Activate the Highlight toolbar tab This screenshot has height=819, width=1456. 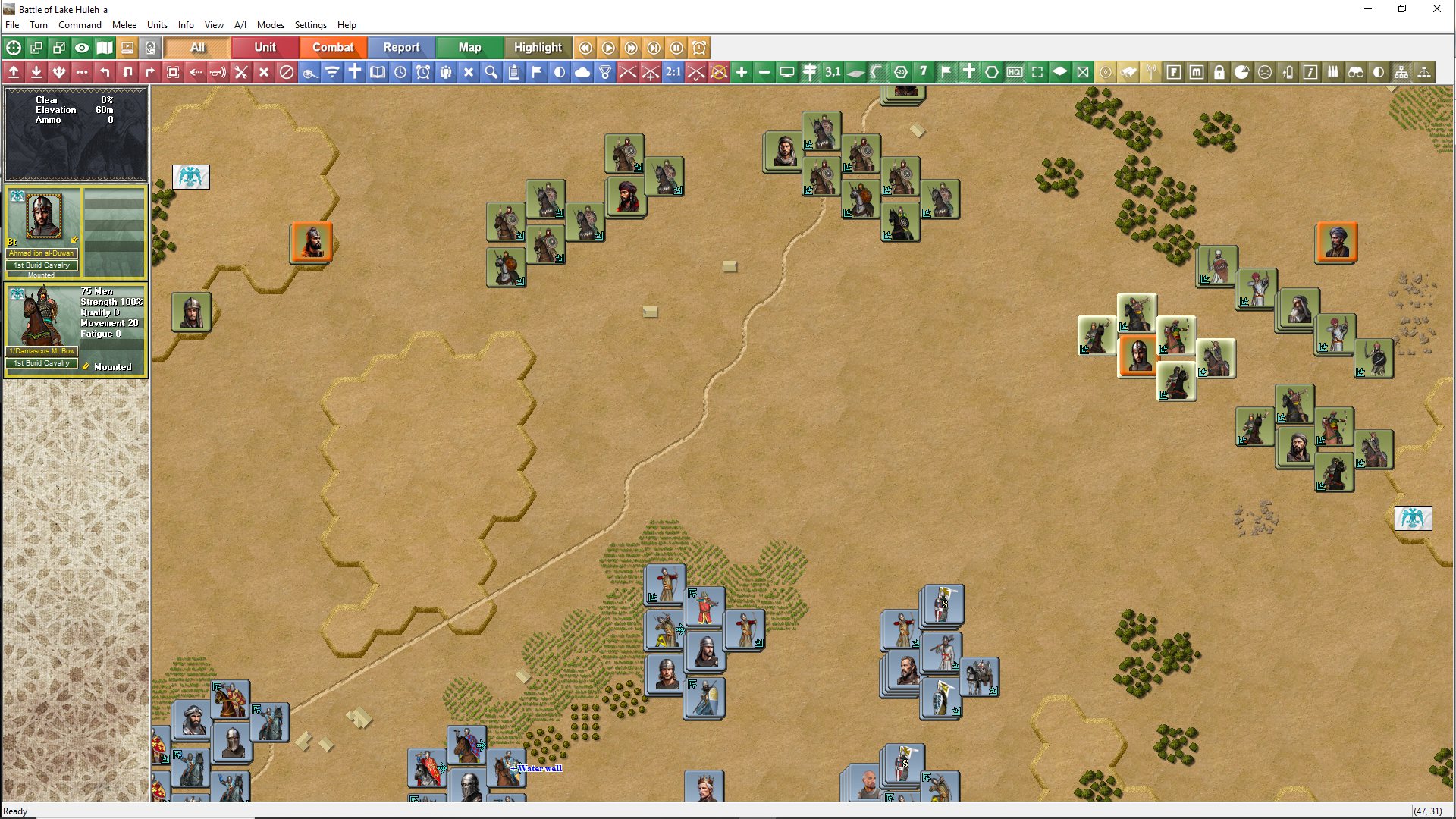(538, 47)
